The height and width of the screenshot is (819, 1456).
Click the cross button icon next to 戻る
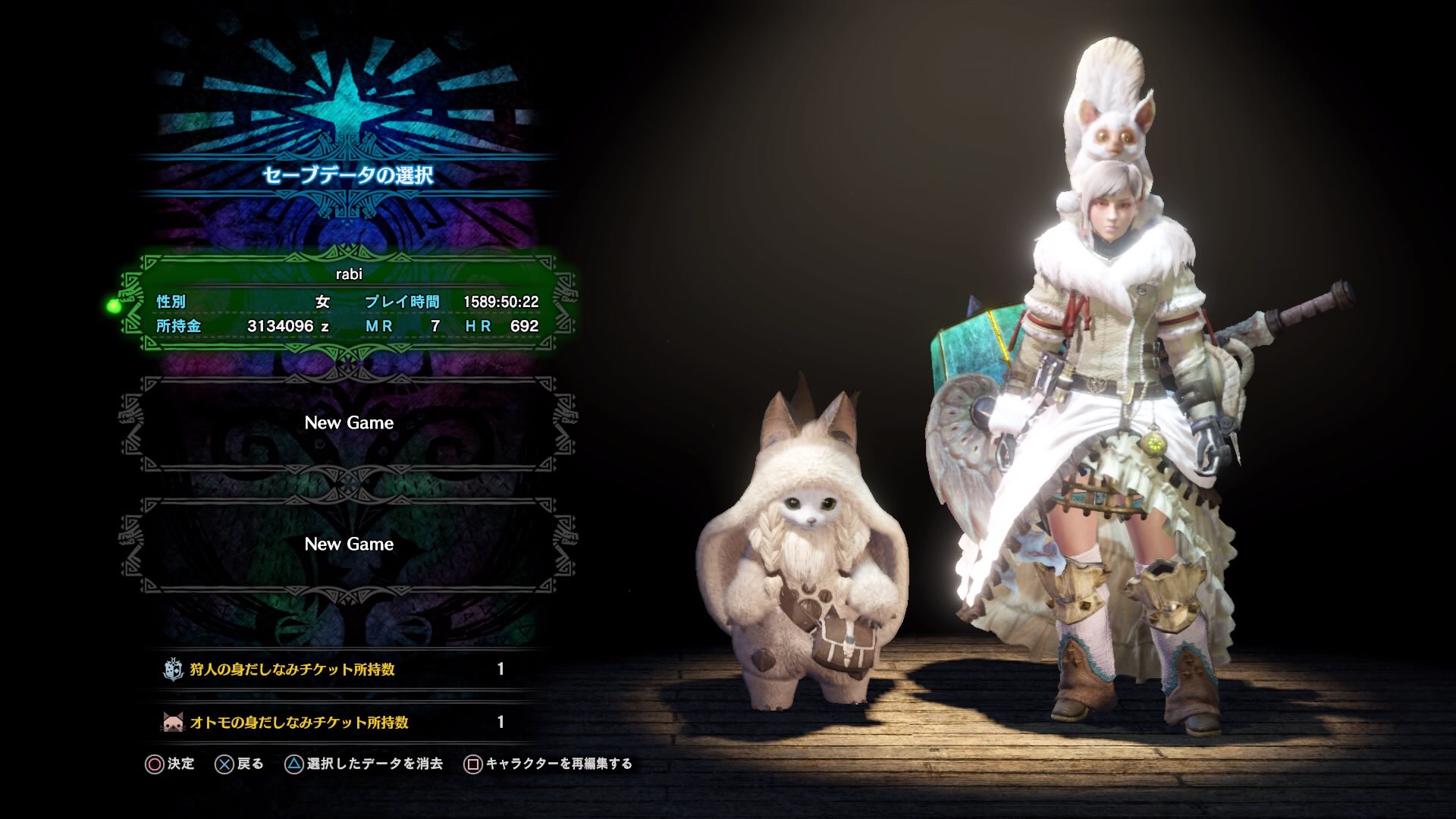coord(222,764)
